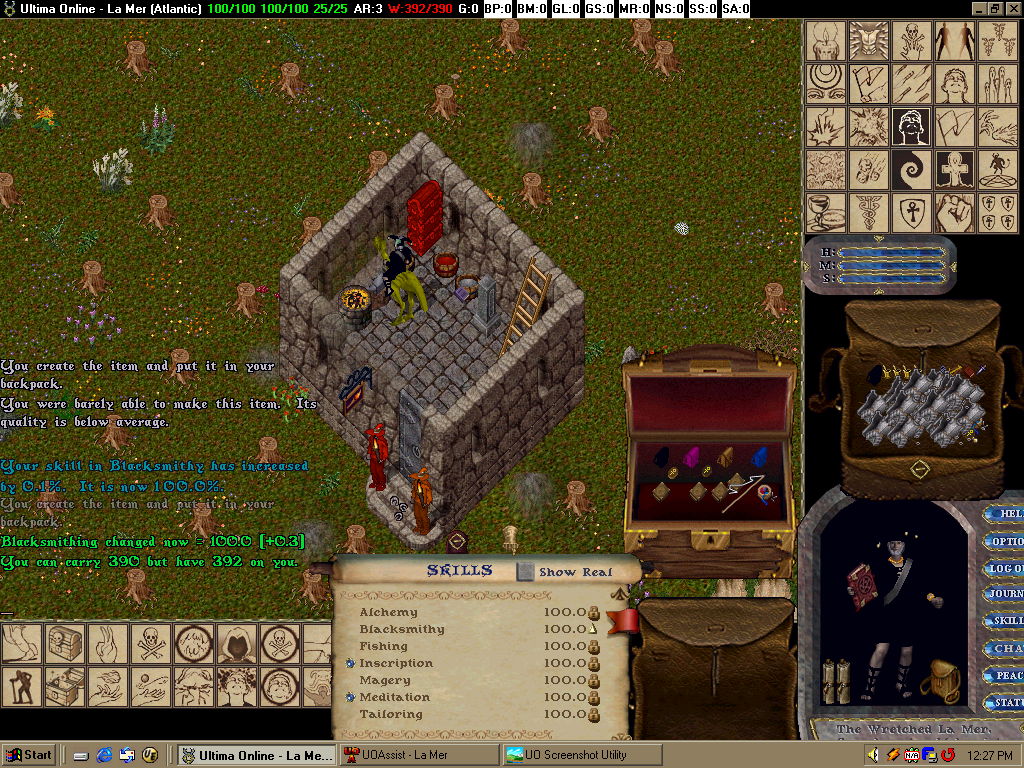Toggle the Alchemy skill lock icon
This screenshot has height=768, width=1024.
594,612
